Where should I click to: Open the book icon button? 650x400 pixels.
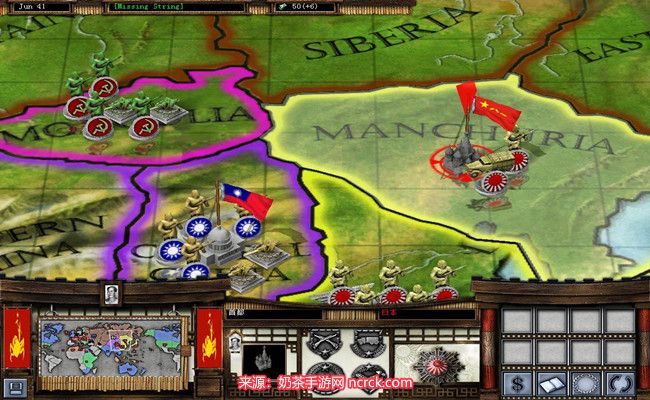[551, 385]
